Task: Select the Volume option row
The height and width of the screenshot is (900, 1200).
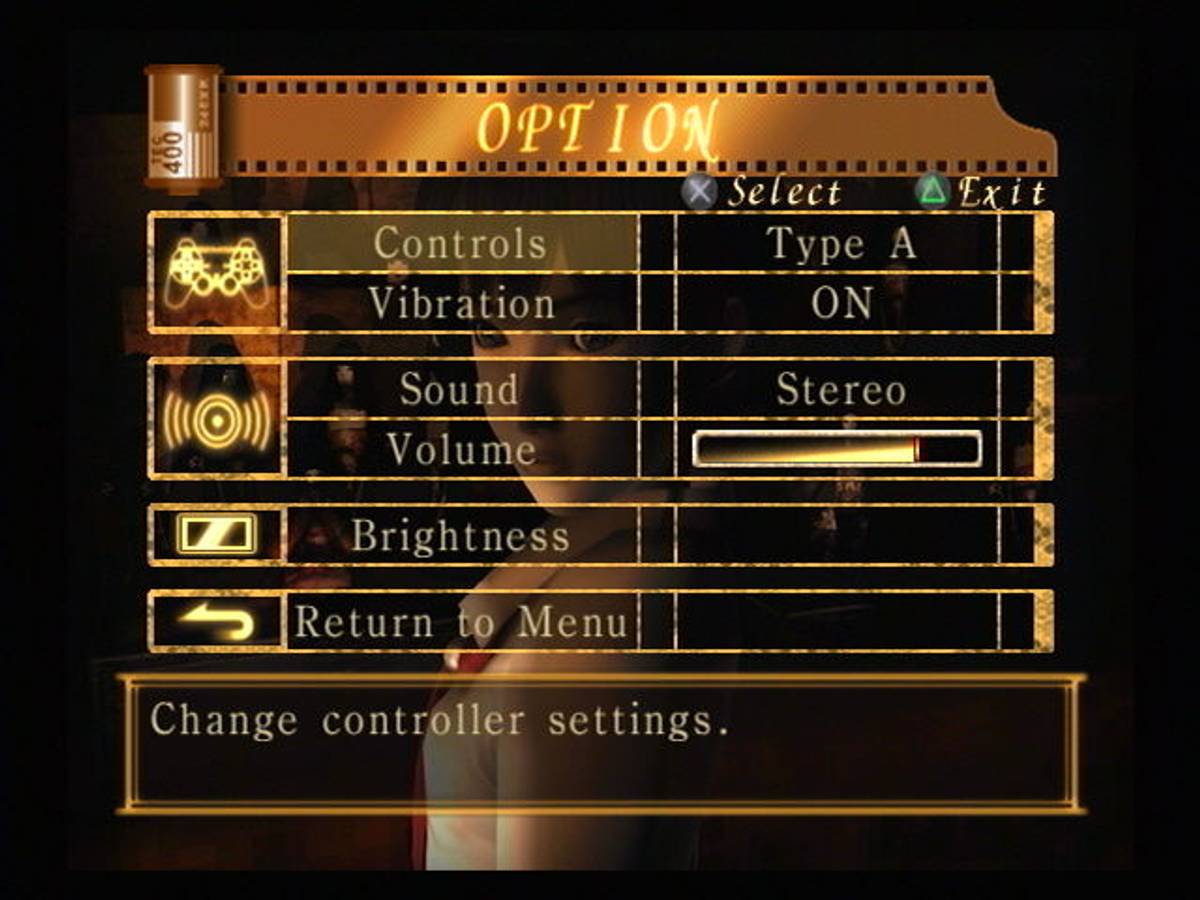Action: tap(461, 450)
